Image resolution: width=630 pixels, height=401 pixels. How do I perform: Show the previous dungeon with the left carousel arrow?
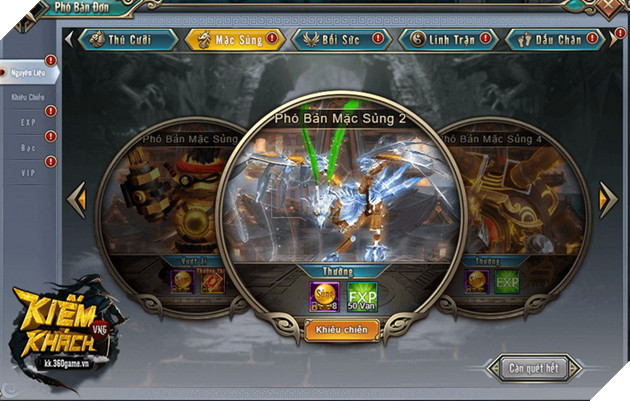(76, 200)
